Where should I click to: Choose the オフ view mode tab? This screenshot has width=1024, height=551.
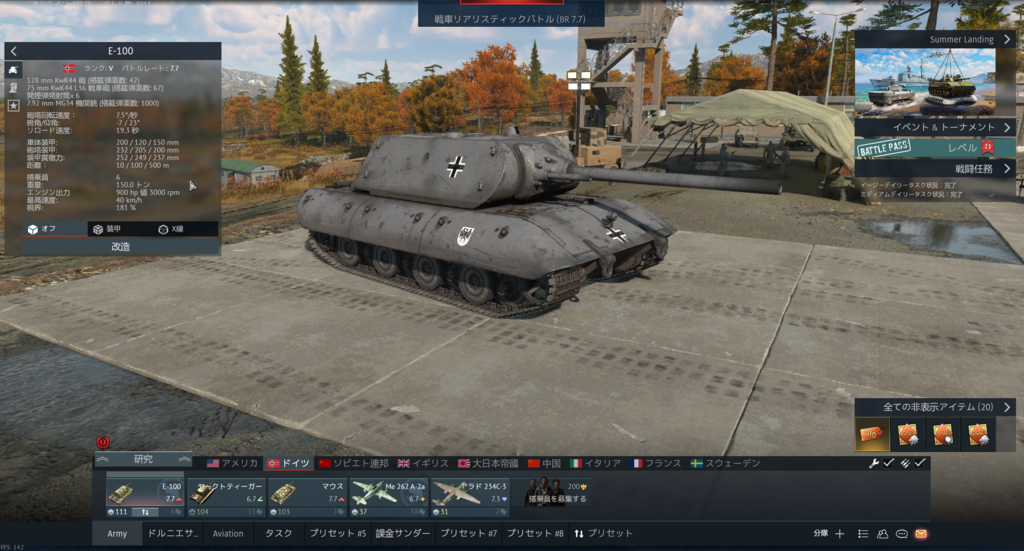[41, 229]
